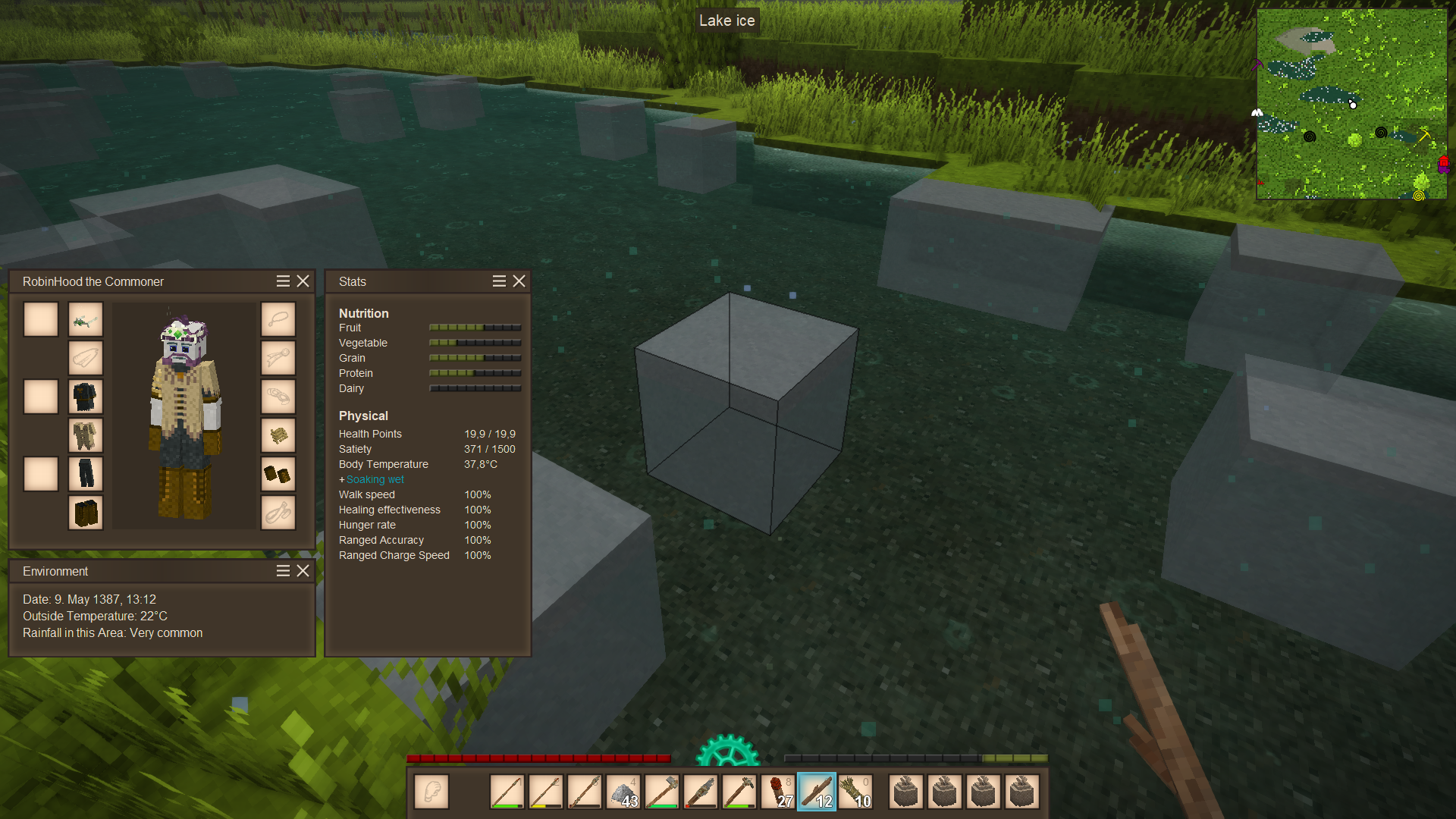Open the character panel's hamburger menu

click(283, 281)
